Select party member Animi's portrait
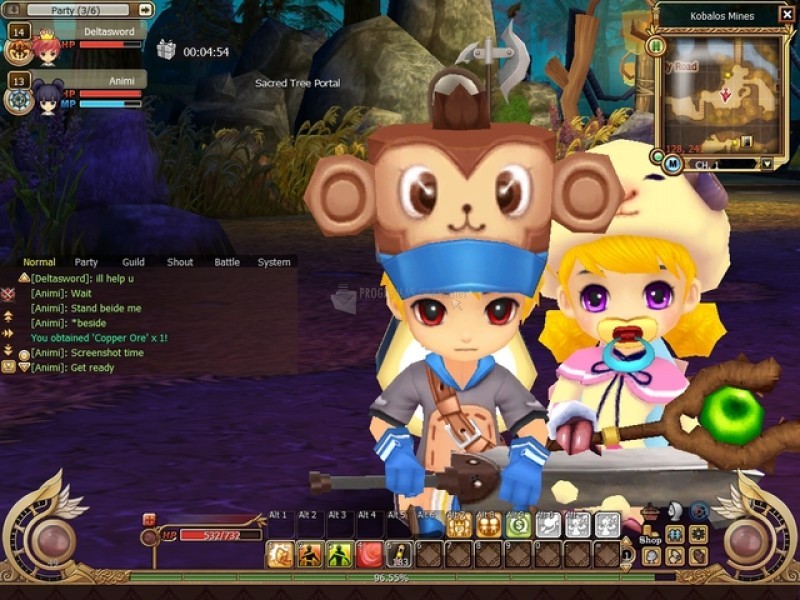The image size is (800, 600). tap(47, 98)
